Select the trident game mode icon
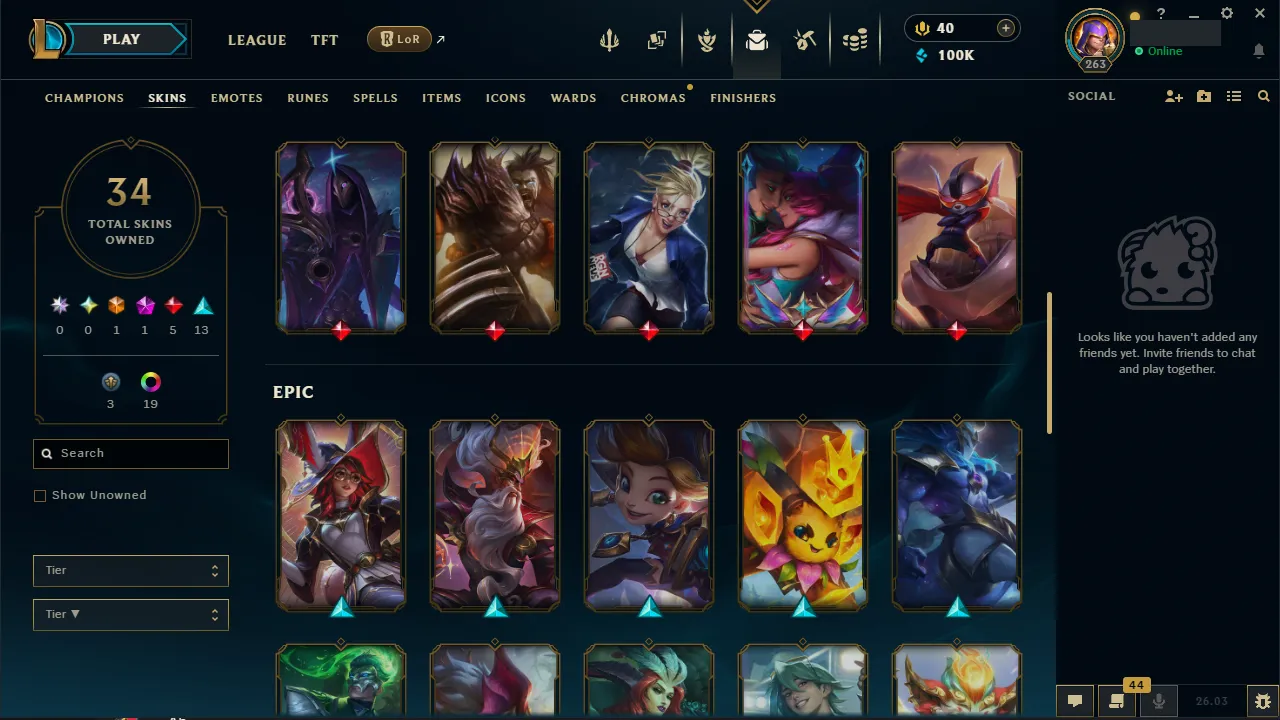The height and width of the screenshot is (720, 1280). [x=610, y=40]
